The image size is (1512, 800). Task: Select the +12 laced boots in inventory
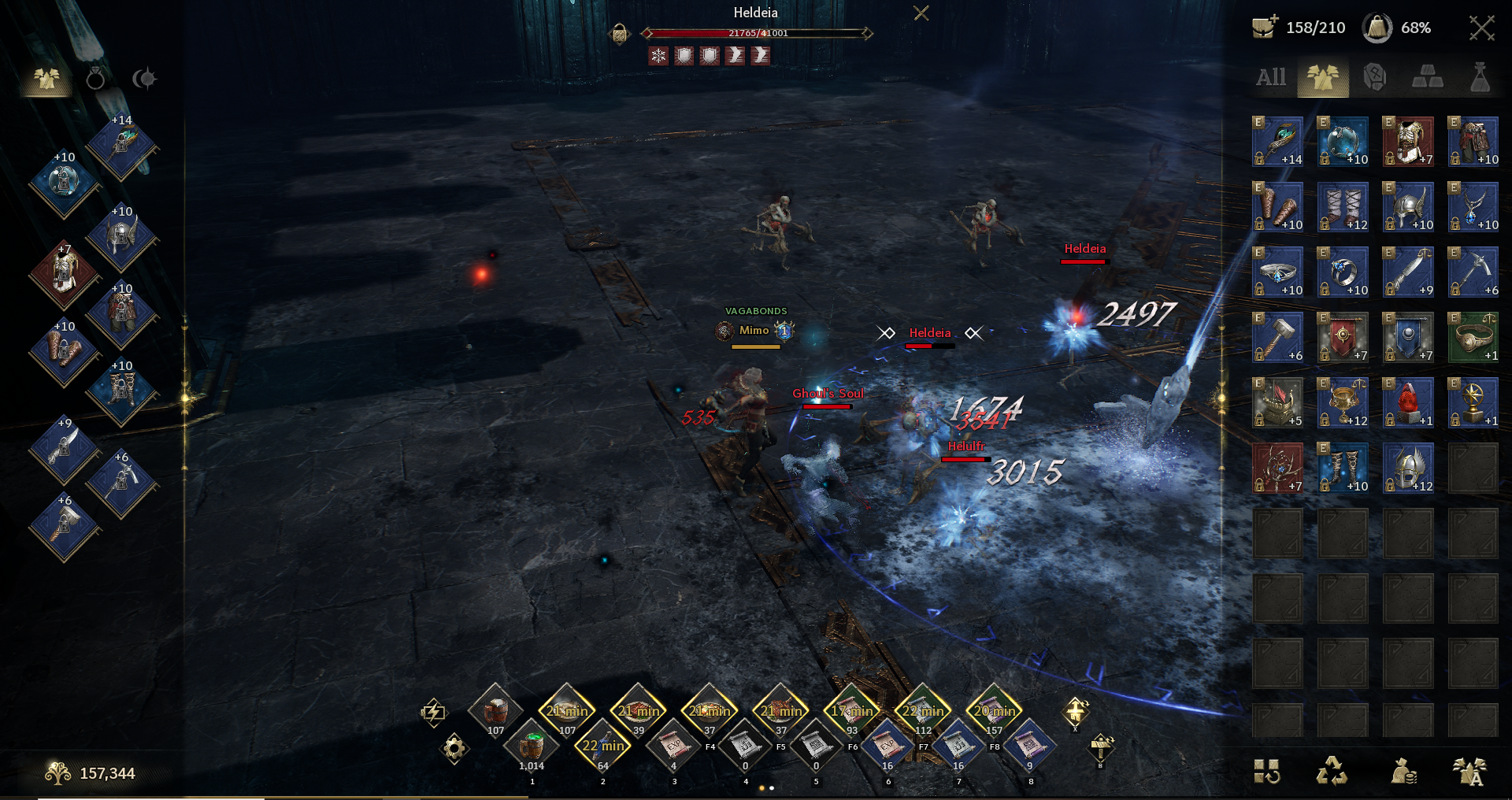(1343, 207)
